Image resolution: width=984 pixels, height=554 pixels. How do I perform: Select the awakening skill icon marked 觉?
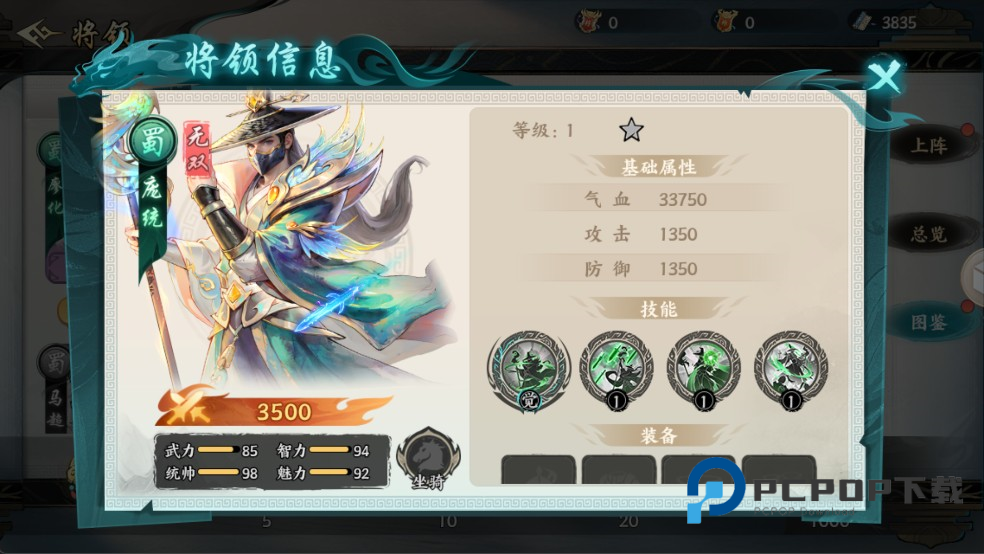click(x=528, y=368)
